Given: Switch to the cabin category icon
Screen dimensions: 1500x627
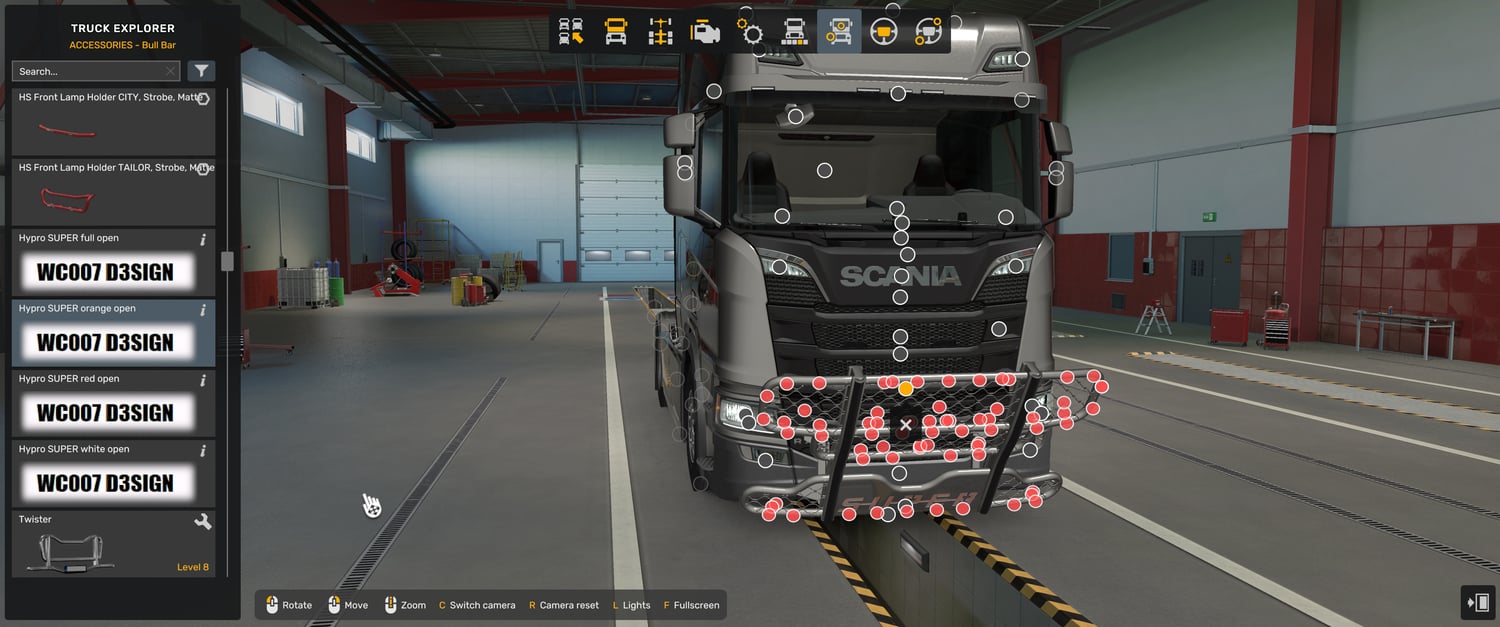Looking at the screenshot, I should (x=616, y=32).
